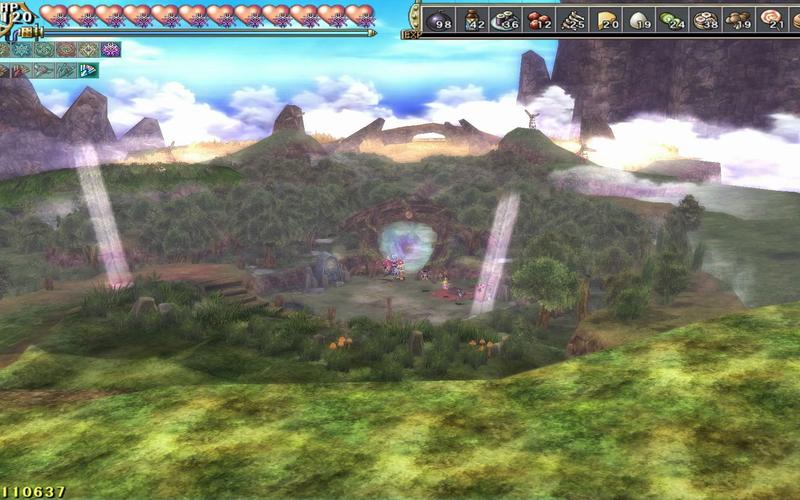Use the blue potion bottle item
The height and width of the screenshot is (500, 800).
click(x=472, y=18)
